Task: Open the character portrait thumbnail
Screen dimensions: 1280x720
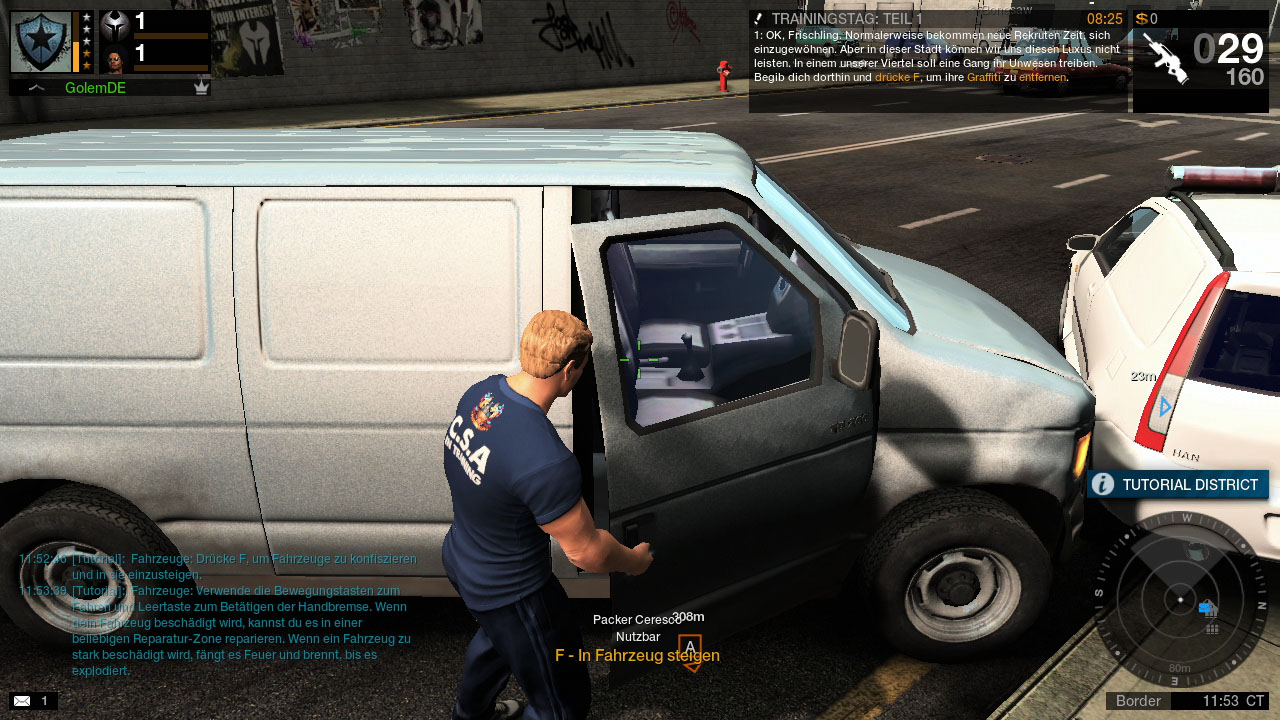Action: point(116,59)
